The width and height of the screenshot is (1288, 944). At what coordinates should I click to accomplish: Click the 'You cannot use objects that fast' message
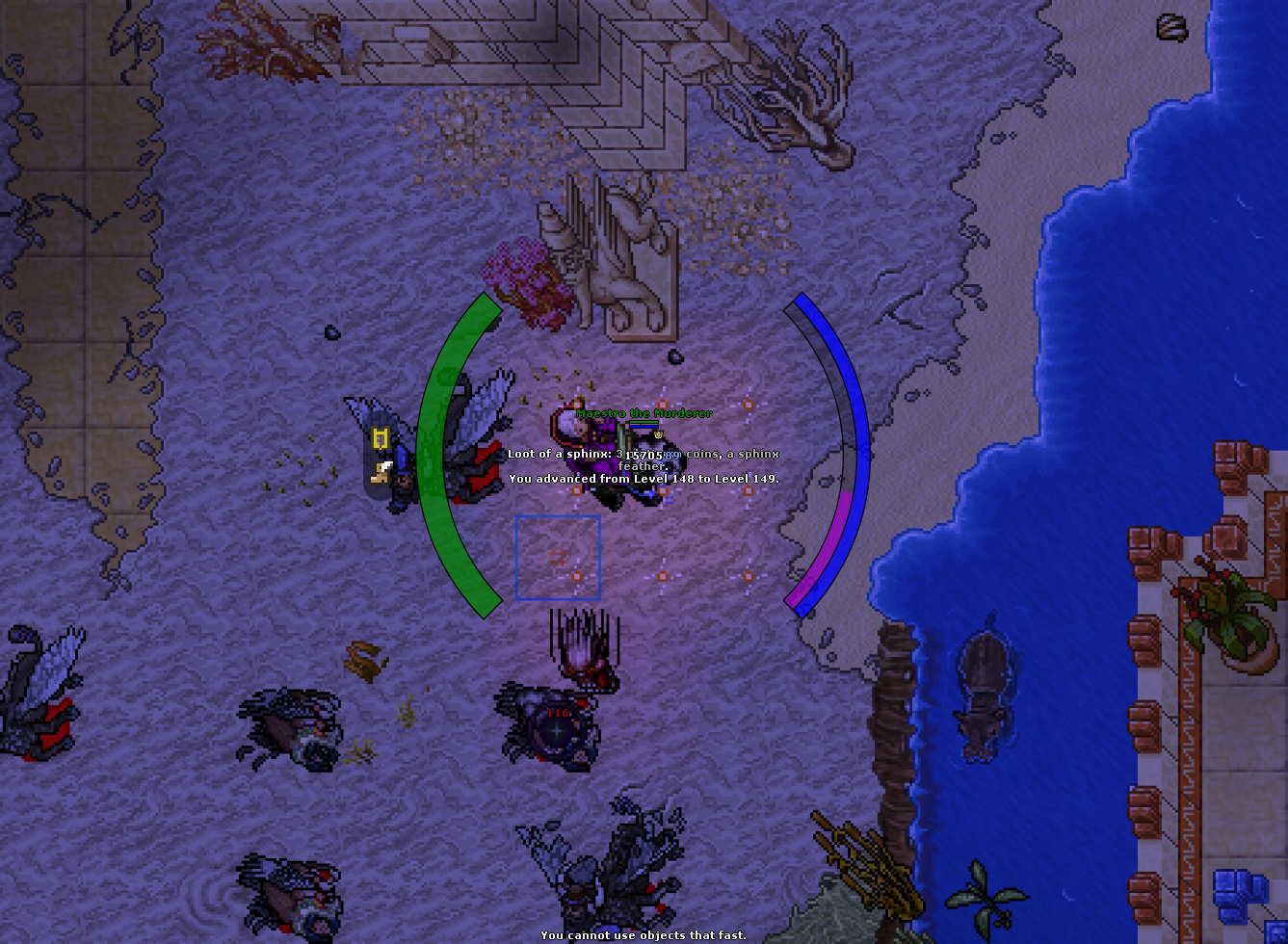point(644,935)
